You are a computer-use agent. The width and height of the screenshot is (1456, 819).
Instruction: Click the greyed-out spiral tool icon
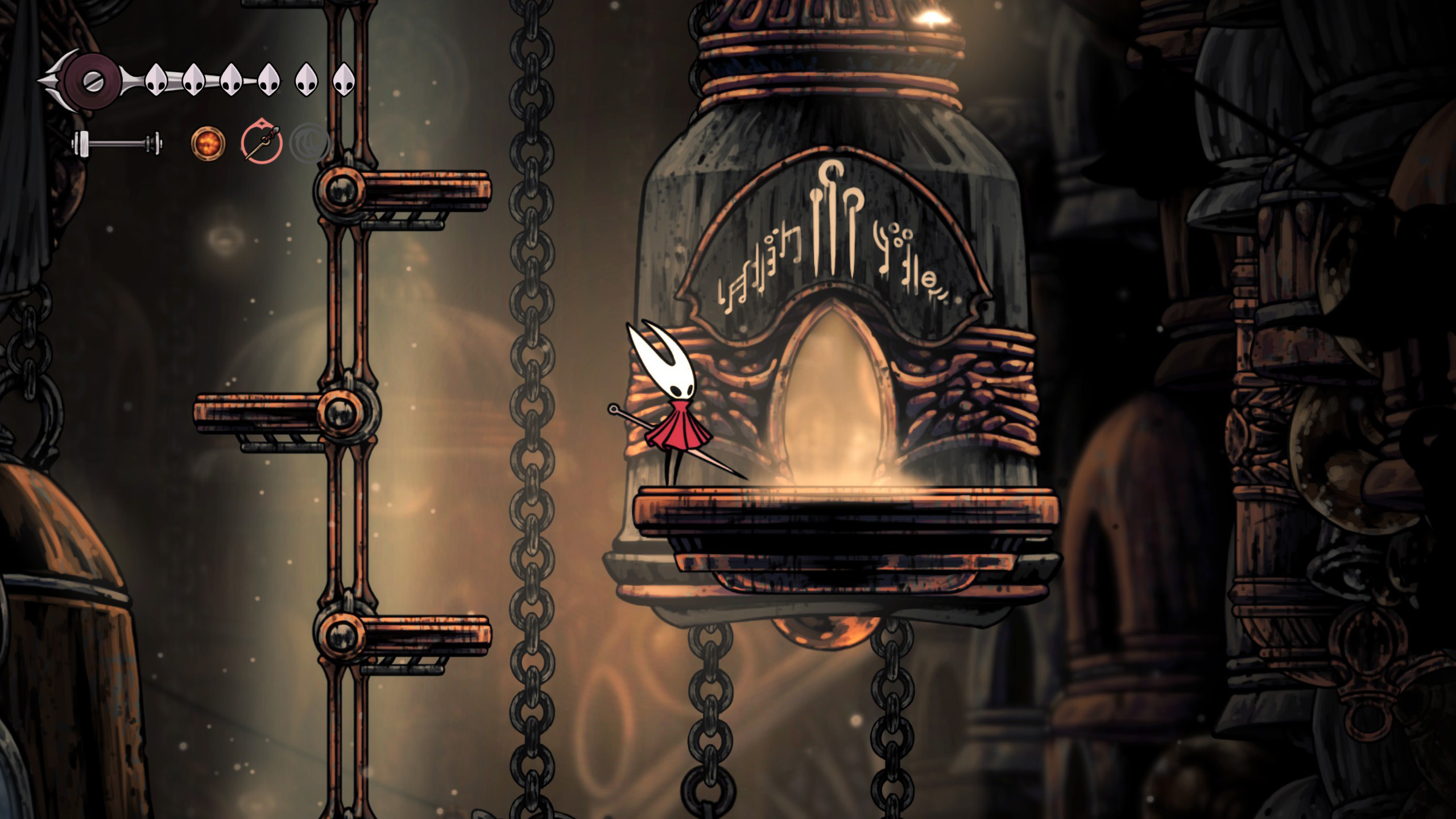(x=309, y=143)
